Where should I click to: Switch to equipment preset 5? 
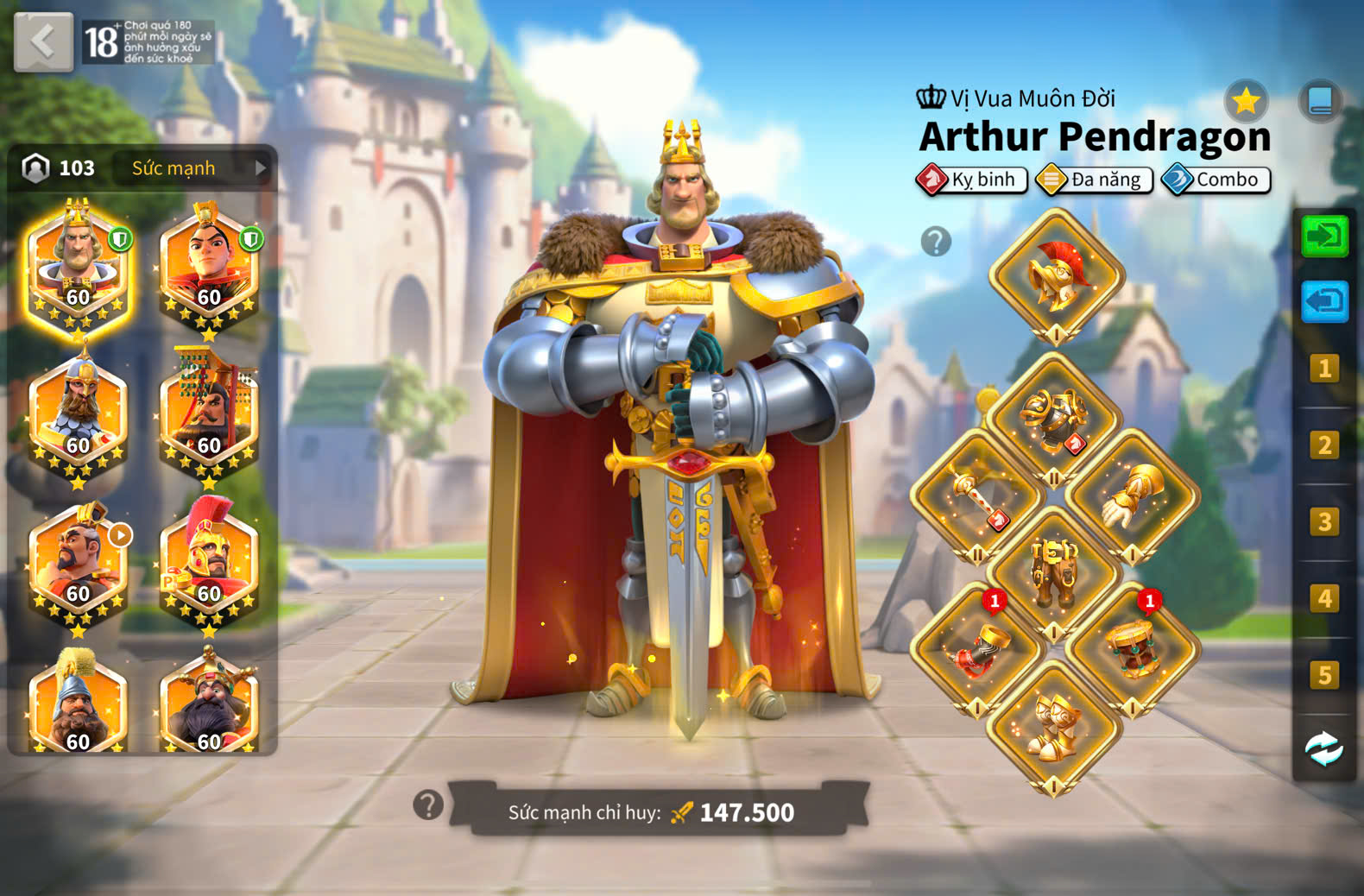coord(1324,675)
